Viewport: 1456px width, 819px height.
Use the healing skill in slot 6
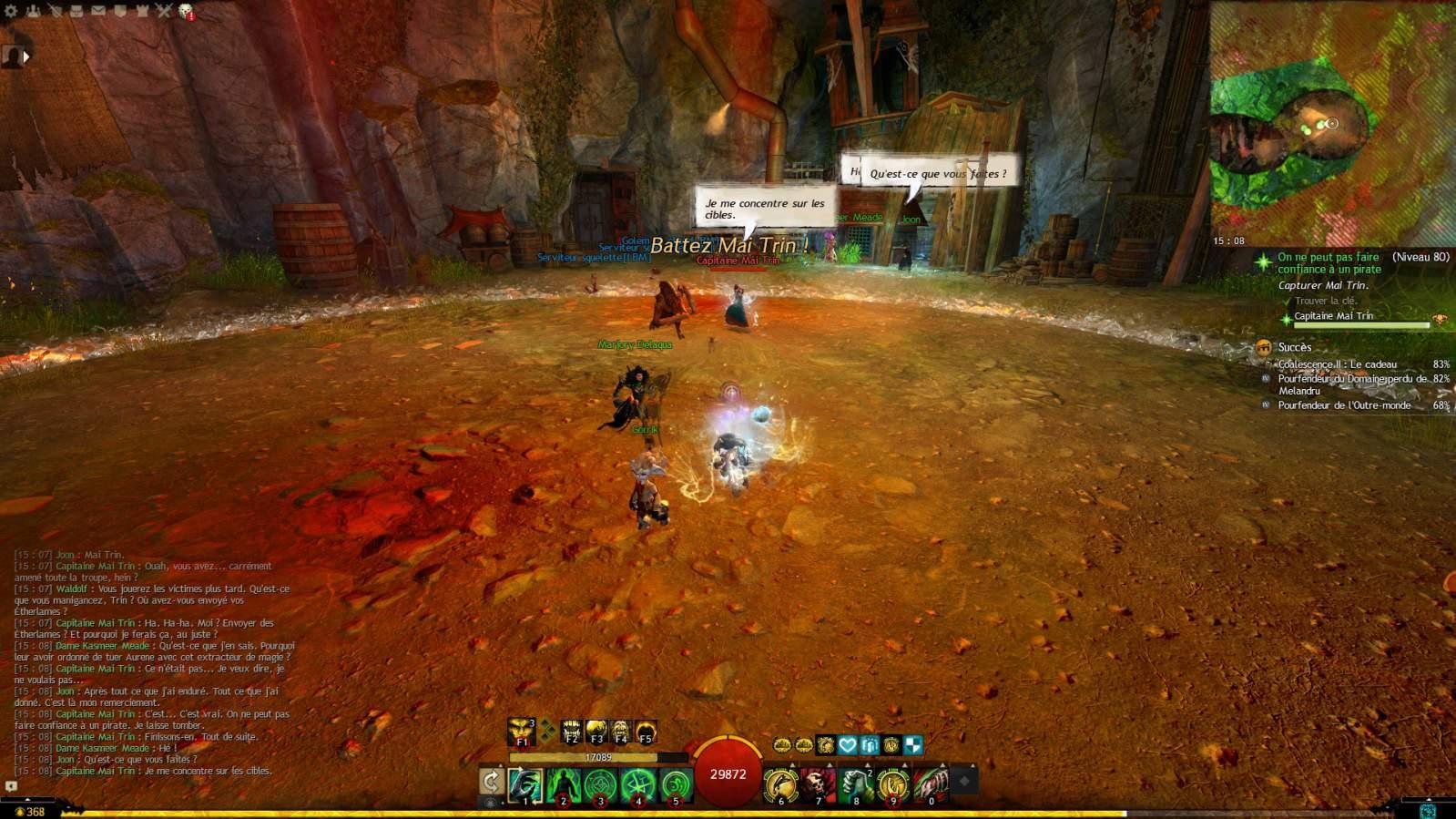[780, 784]
